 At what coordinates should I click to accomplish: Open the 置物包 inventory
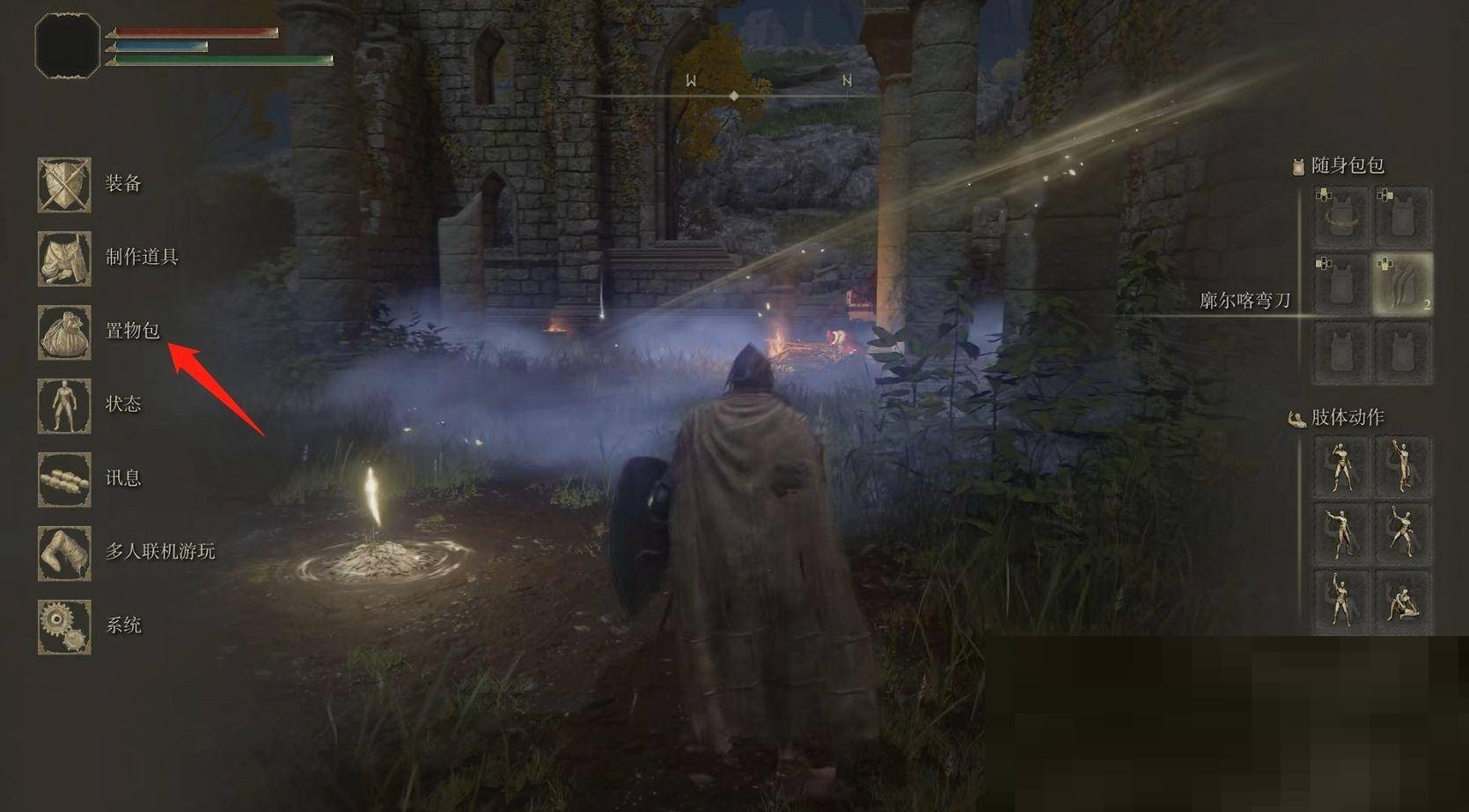coord(64,333)
